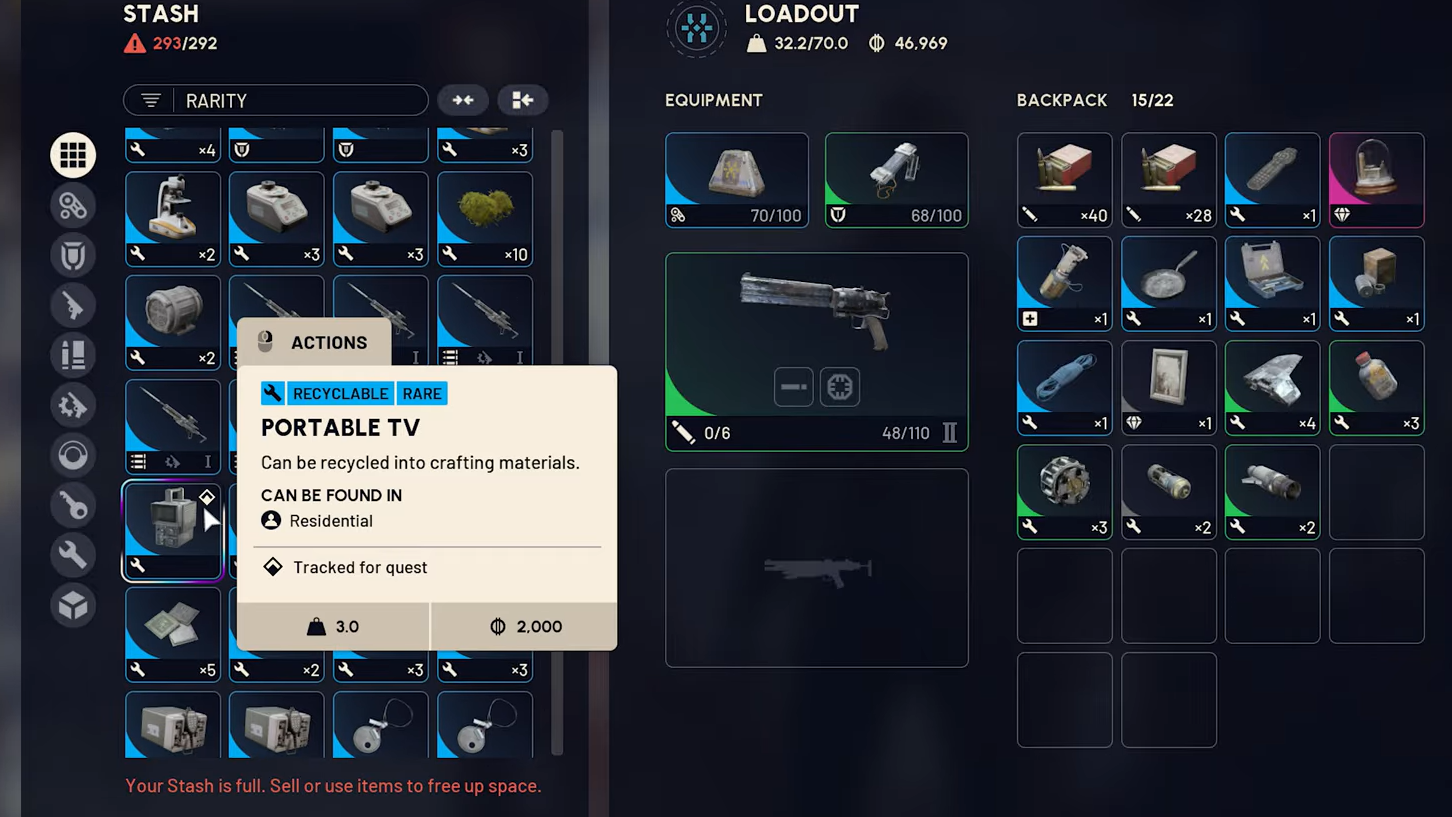Viewport: 1452px width, 817px height.
Task: Choose the equipped revolver weapon slot
Action: tap(816, 351)
